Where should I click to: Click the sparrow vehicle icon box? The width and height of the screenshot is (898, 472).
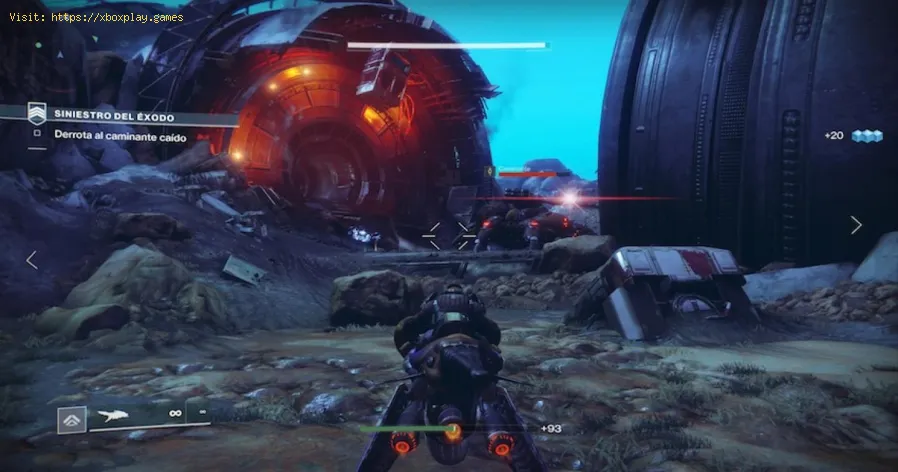pyautogui.click(x=71, y=419)
